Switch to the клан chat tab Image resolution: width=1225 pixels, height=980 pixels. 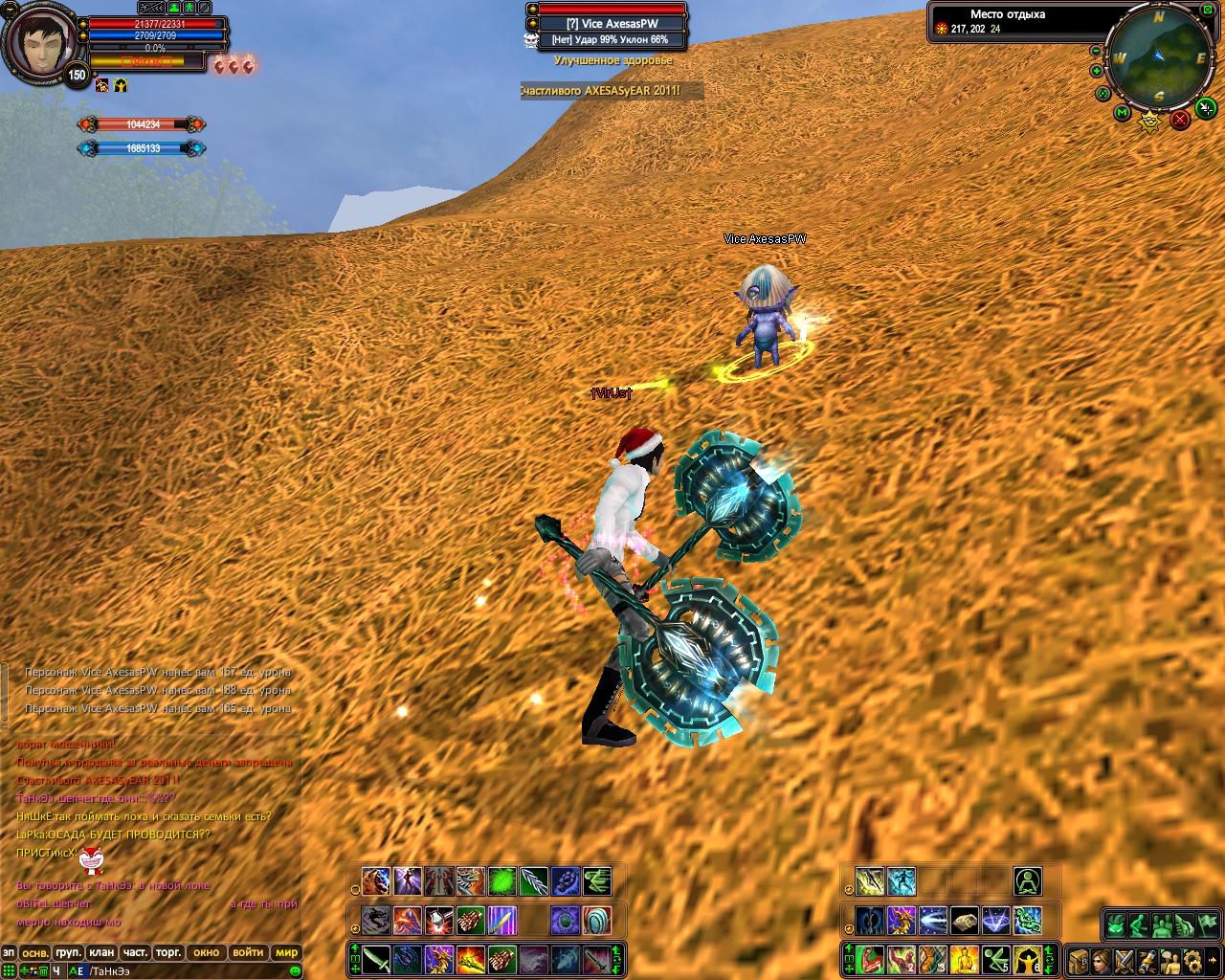coord(100,952)
